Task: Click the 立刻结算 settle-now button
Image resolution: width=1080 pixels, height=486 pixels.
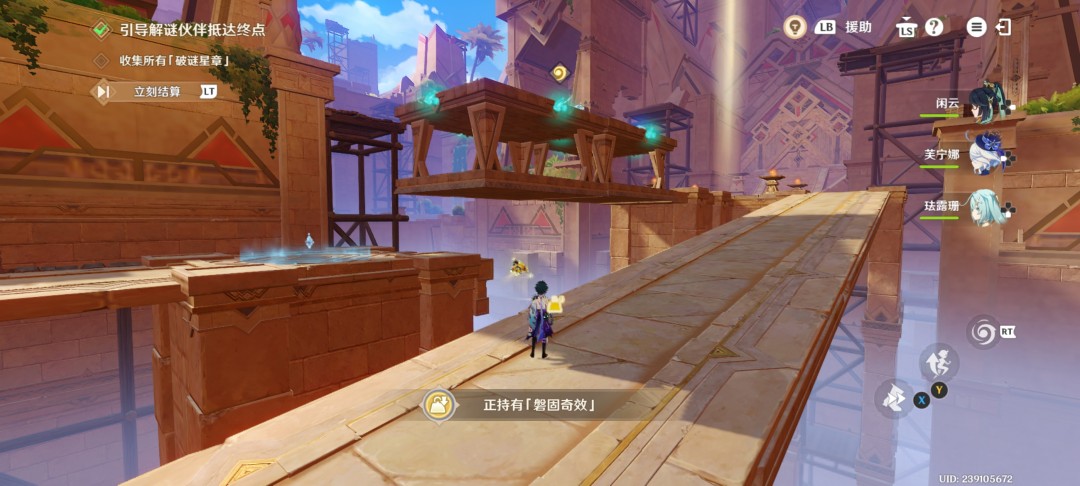Action: [157, 92]
